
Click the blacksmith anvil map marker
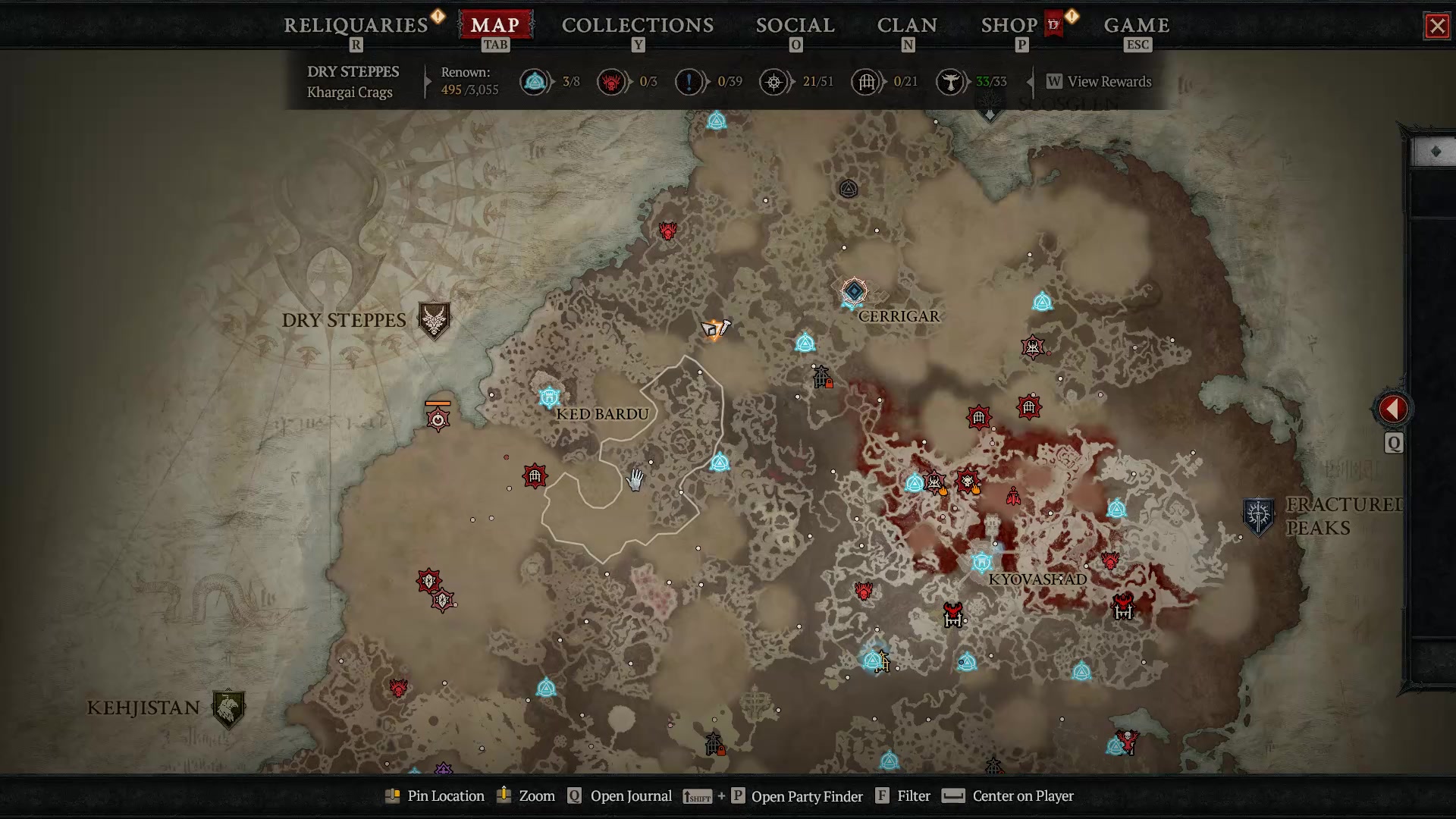714,329
